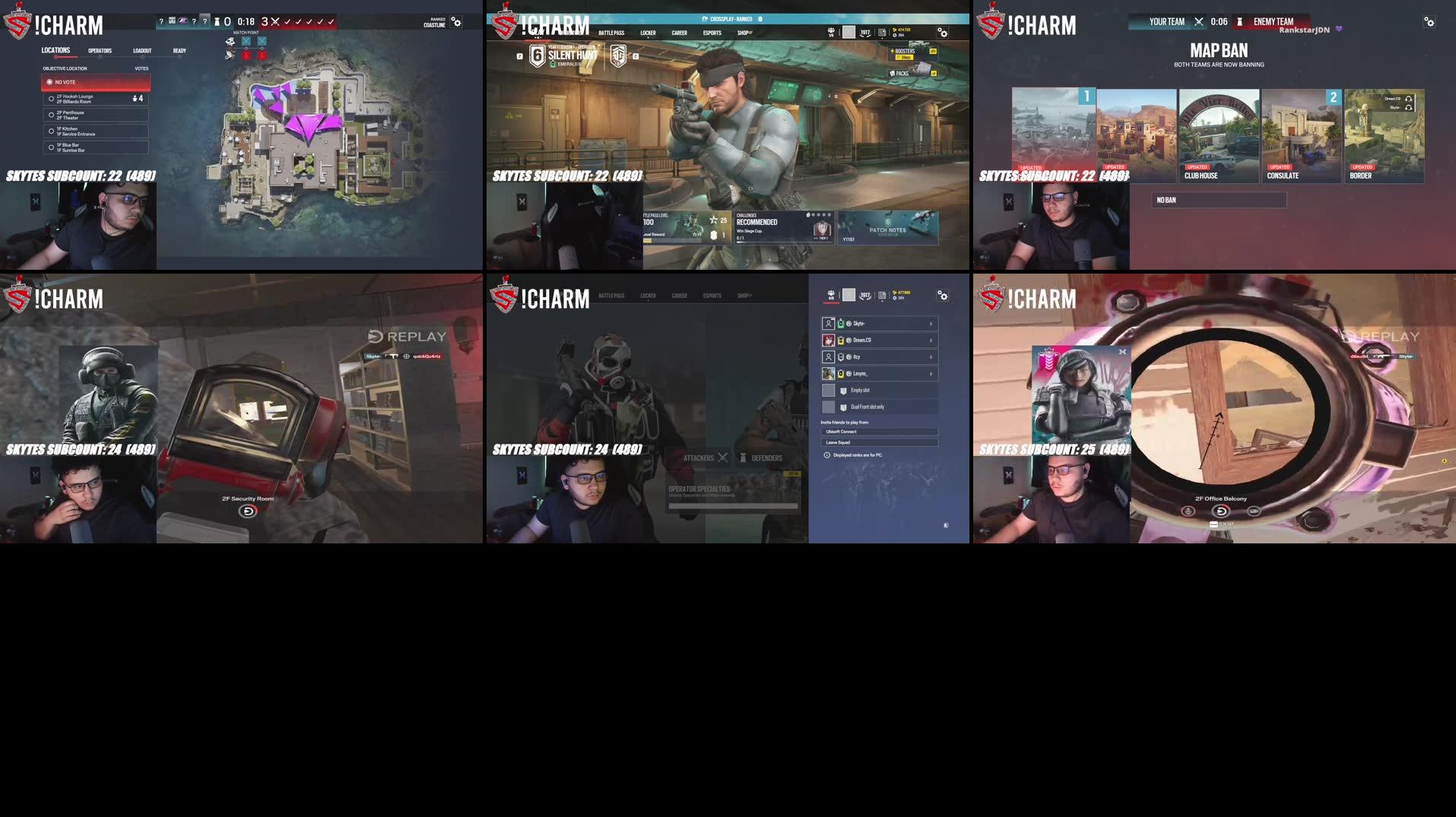This screenshot has height=817, width=1456.
Task: Open the Boosters panel
Action: click(908, 52)
